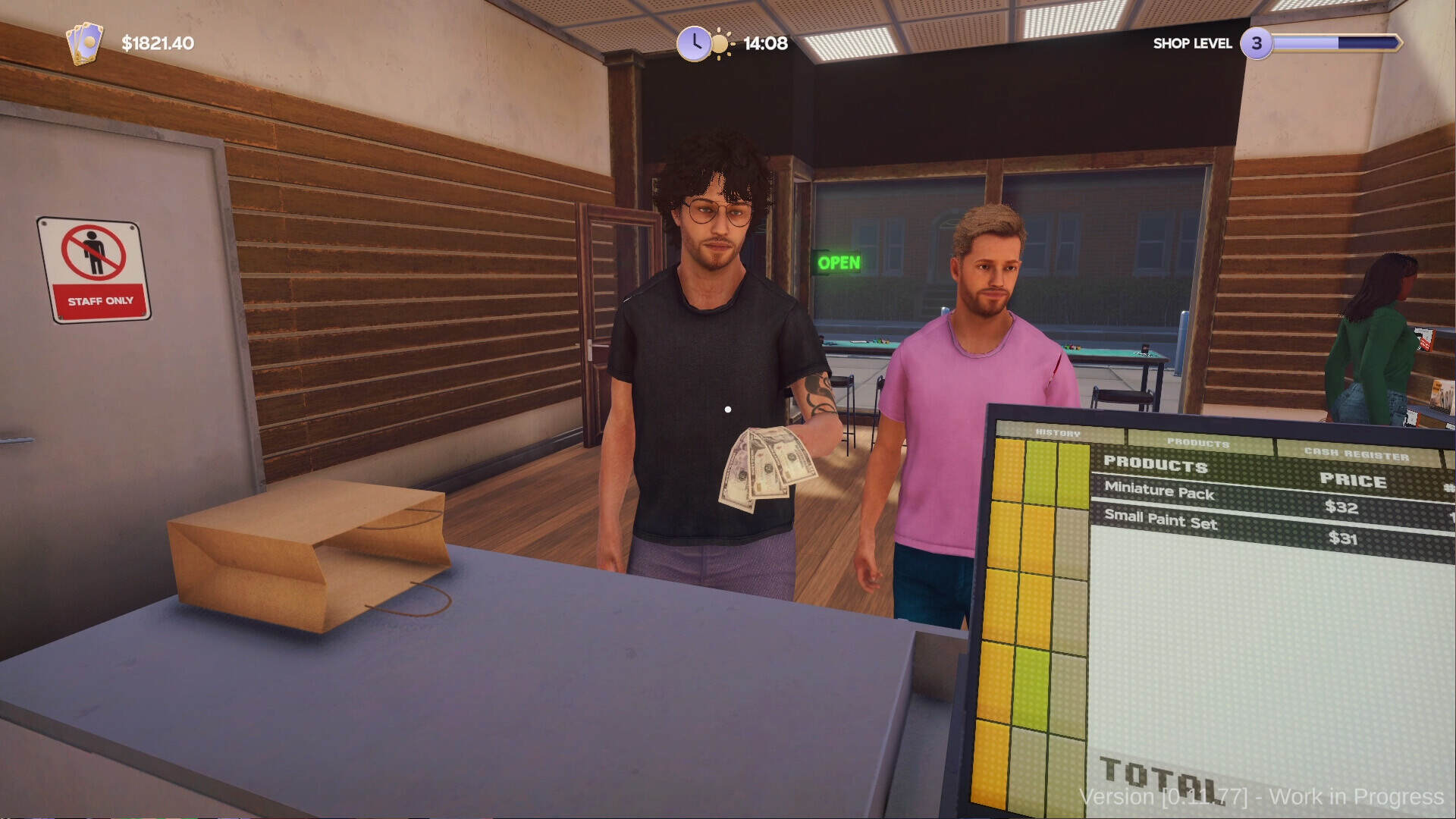Click the Shop Level badge number 3

(1258, 43)
